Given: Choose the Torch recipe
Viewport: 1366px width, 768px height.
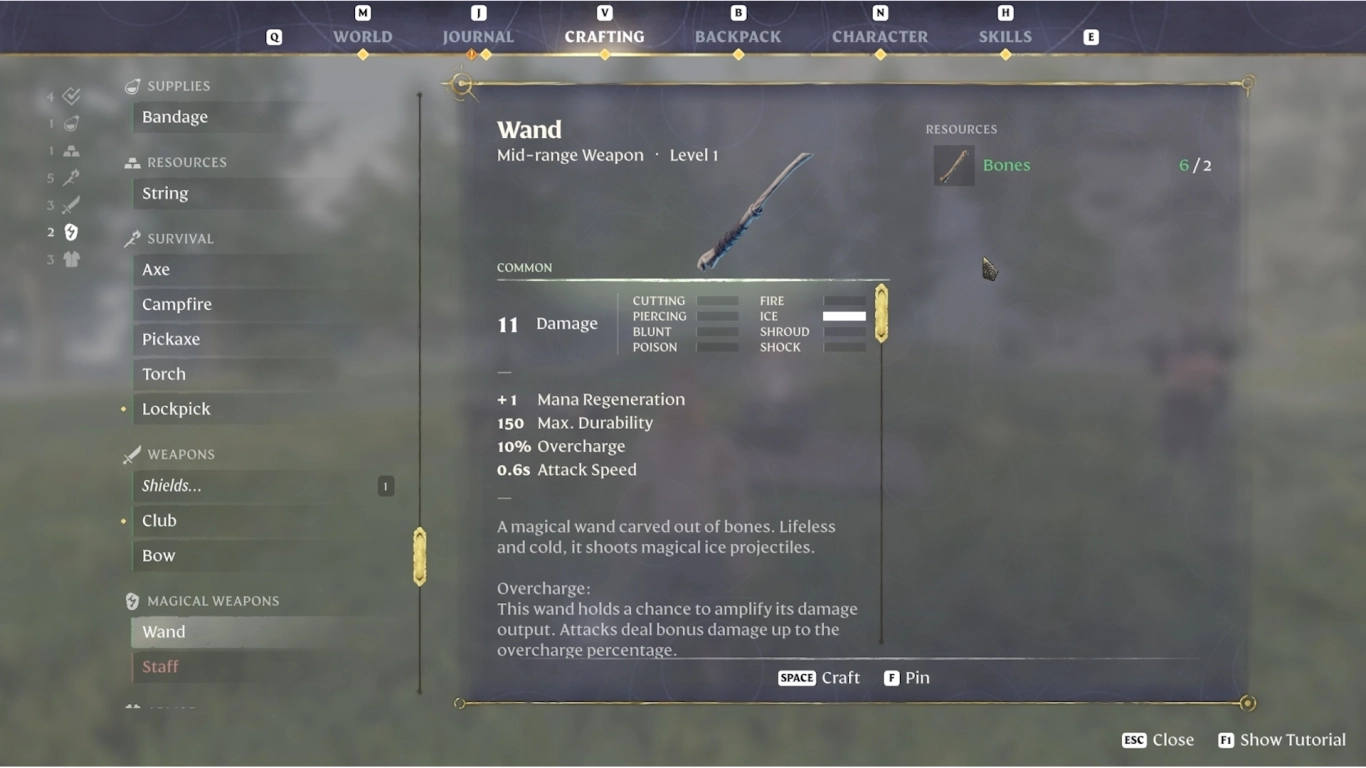Looking at the screenshot, I should [164, 374].
